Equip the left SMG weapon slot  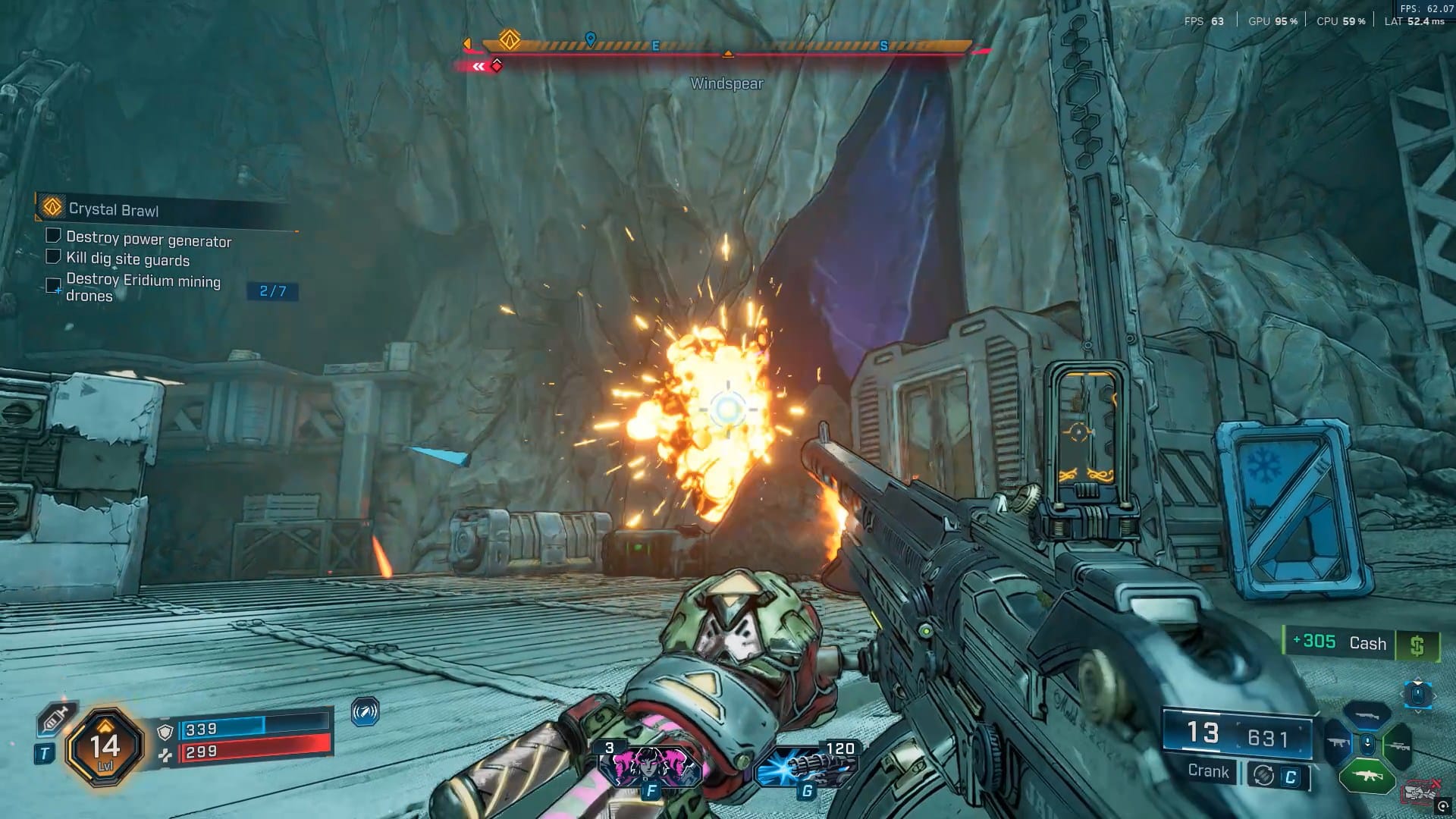coord(1338,743)
